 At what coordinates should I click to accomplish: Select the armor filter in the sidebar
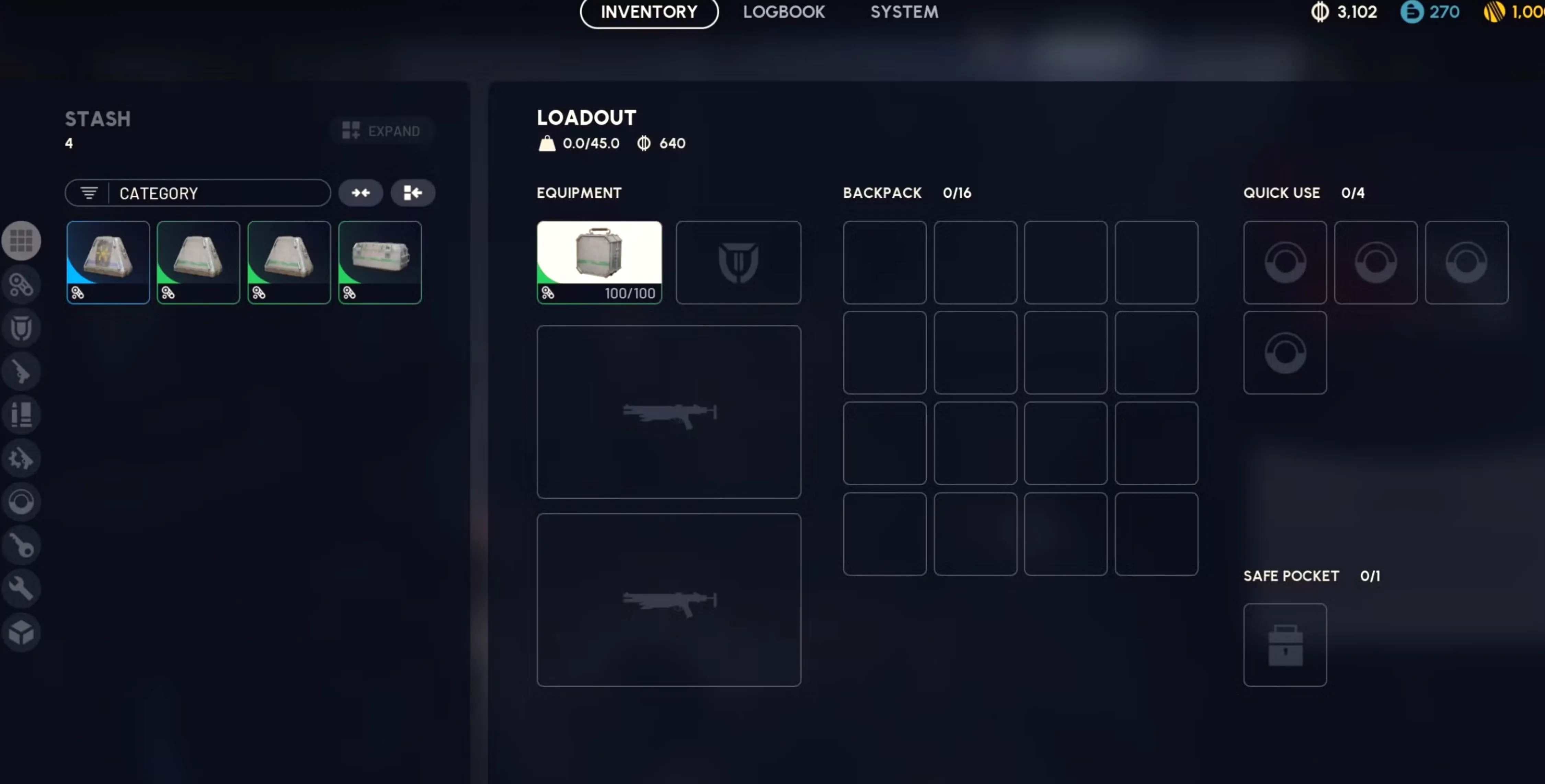(22, 328)
